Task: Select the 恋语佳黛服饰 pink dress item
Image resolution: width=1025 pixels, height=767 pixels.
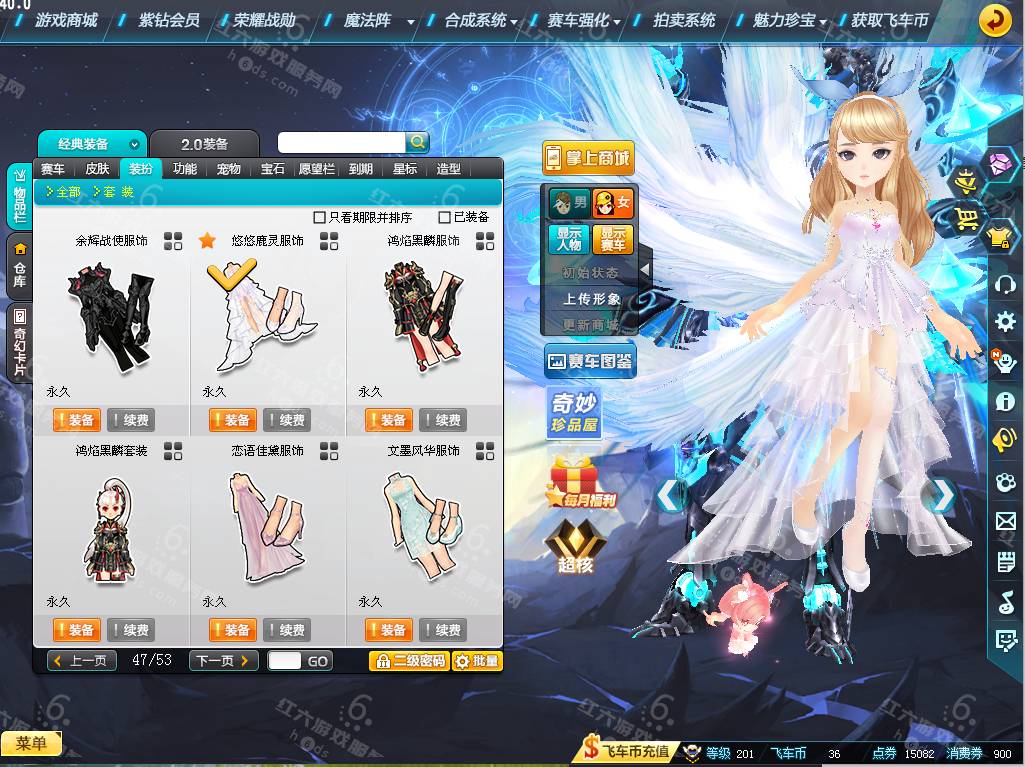Action: (267, 525)
